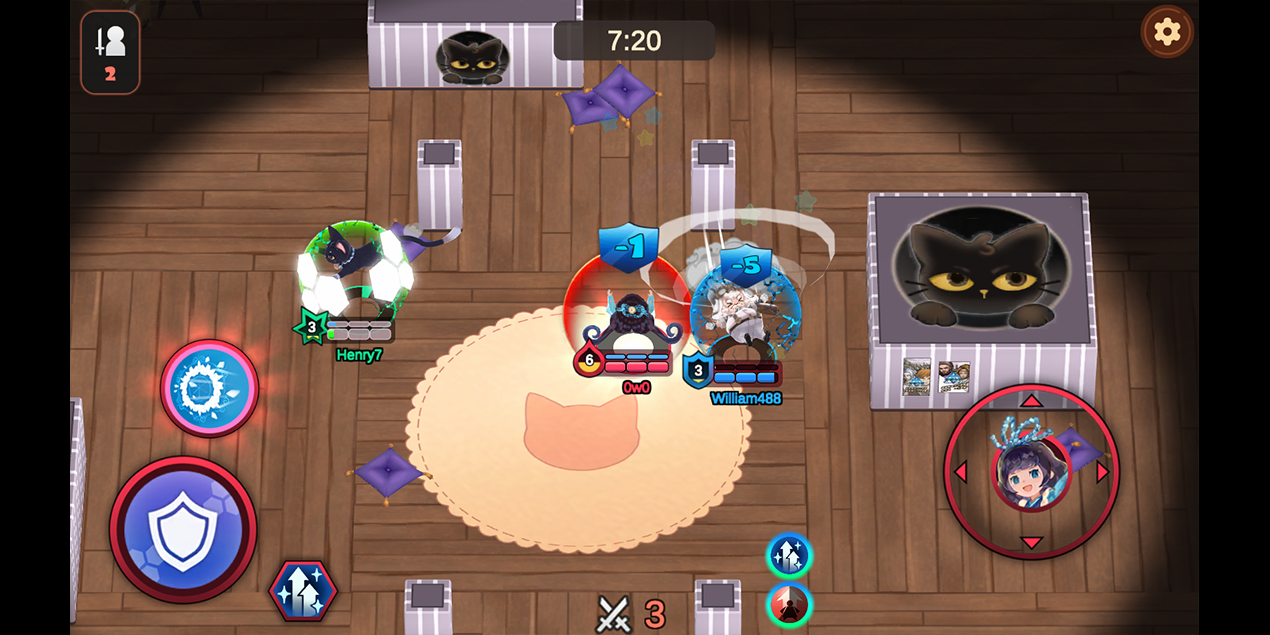This screenshot has width=1270, height=635.
Task: Open the settings gear menu
Action: point(1167,32)
